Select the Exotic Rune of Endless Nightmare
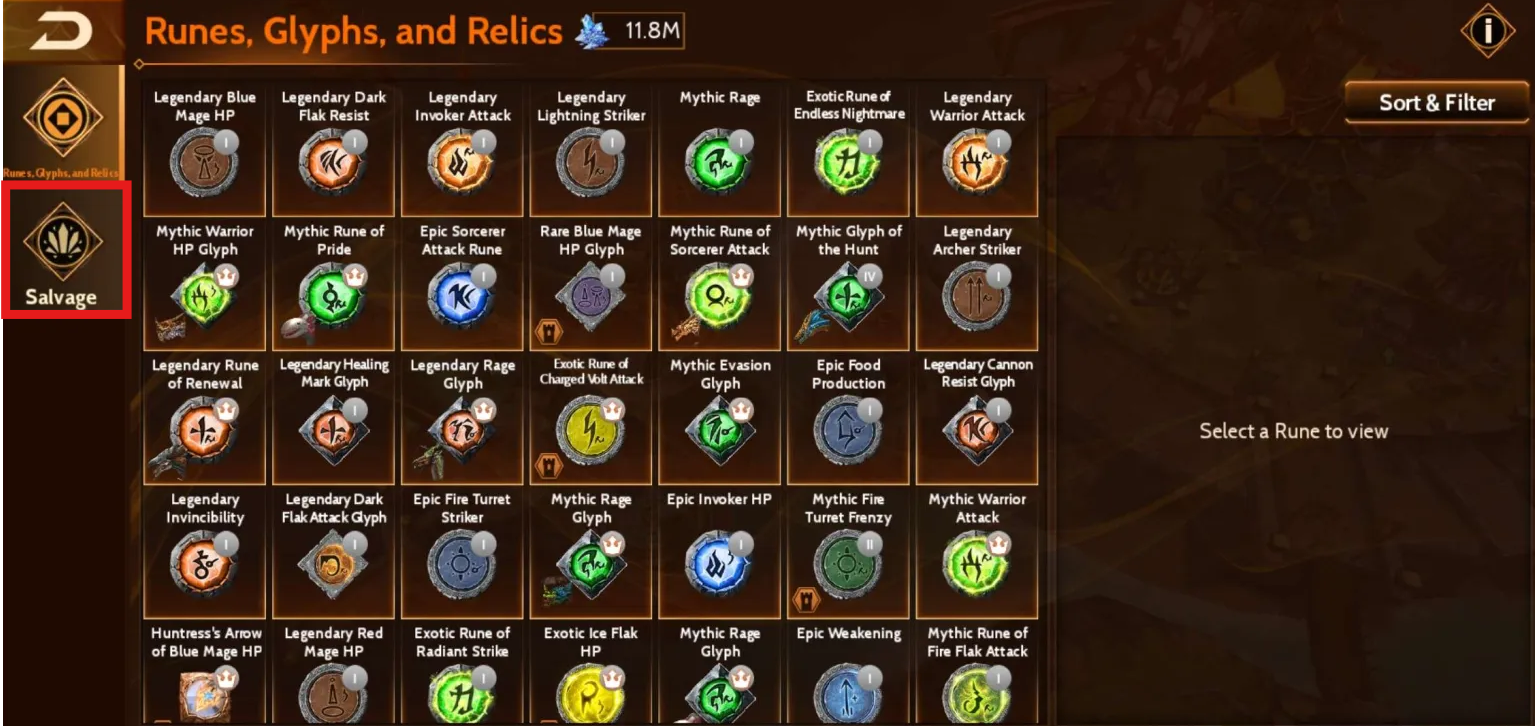Image resolution: width=1535 pixels, height=726 pixels. (x=848, y=160)
